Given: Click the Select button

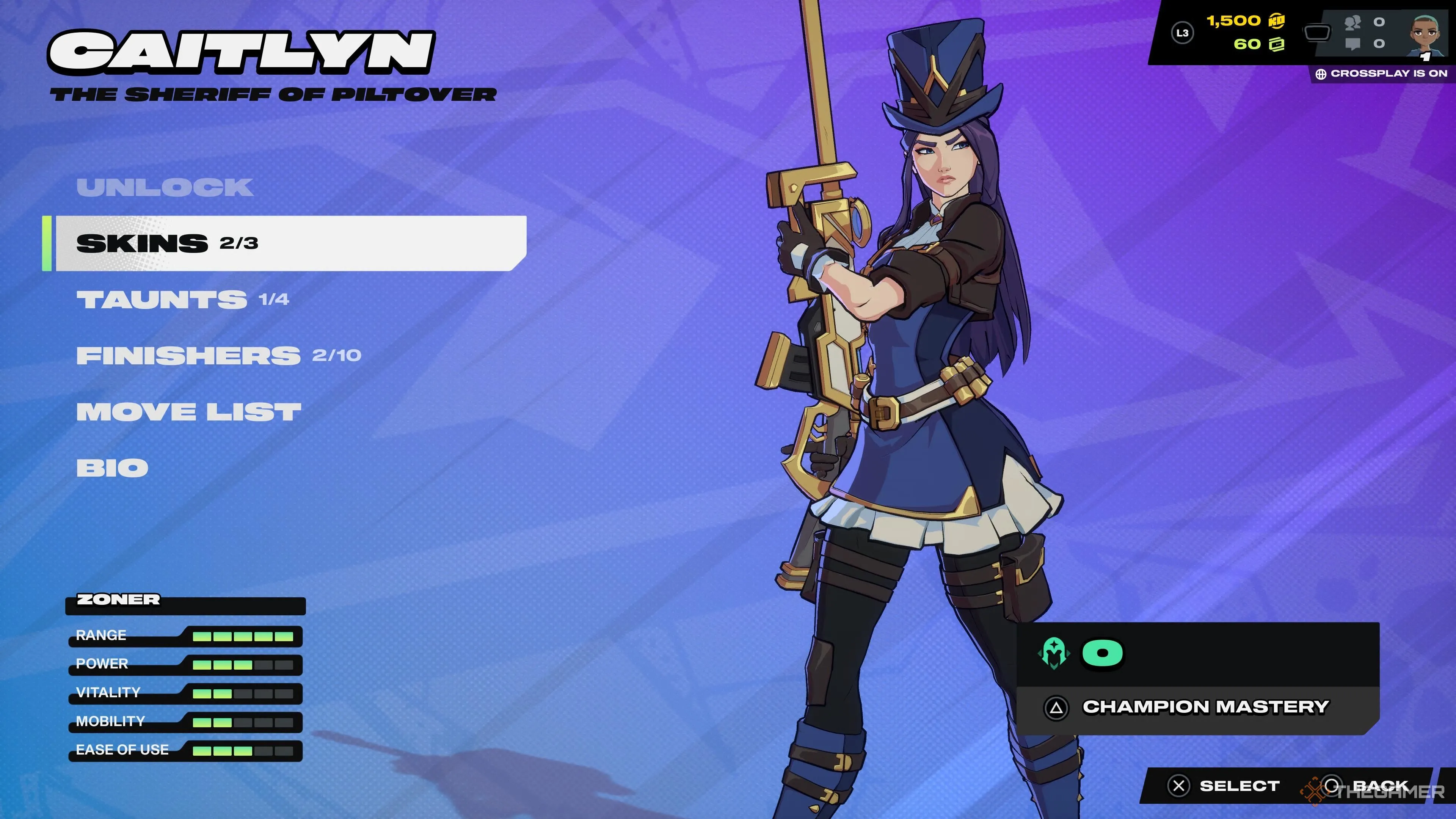Looking at the screenshot, I should pyautogui.click(x=1224, y=786).
